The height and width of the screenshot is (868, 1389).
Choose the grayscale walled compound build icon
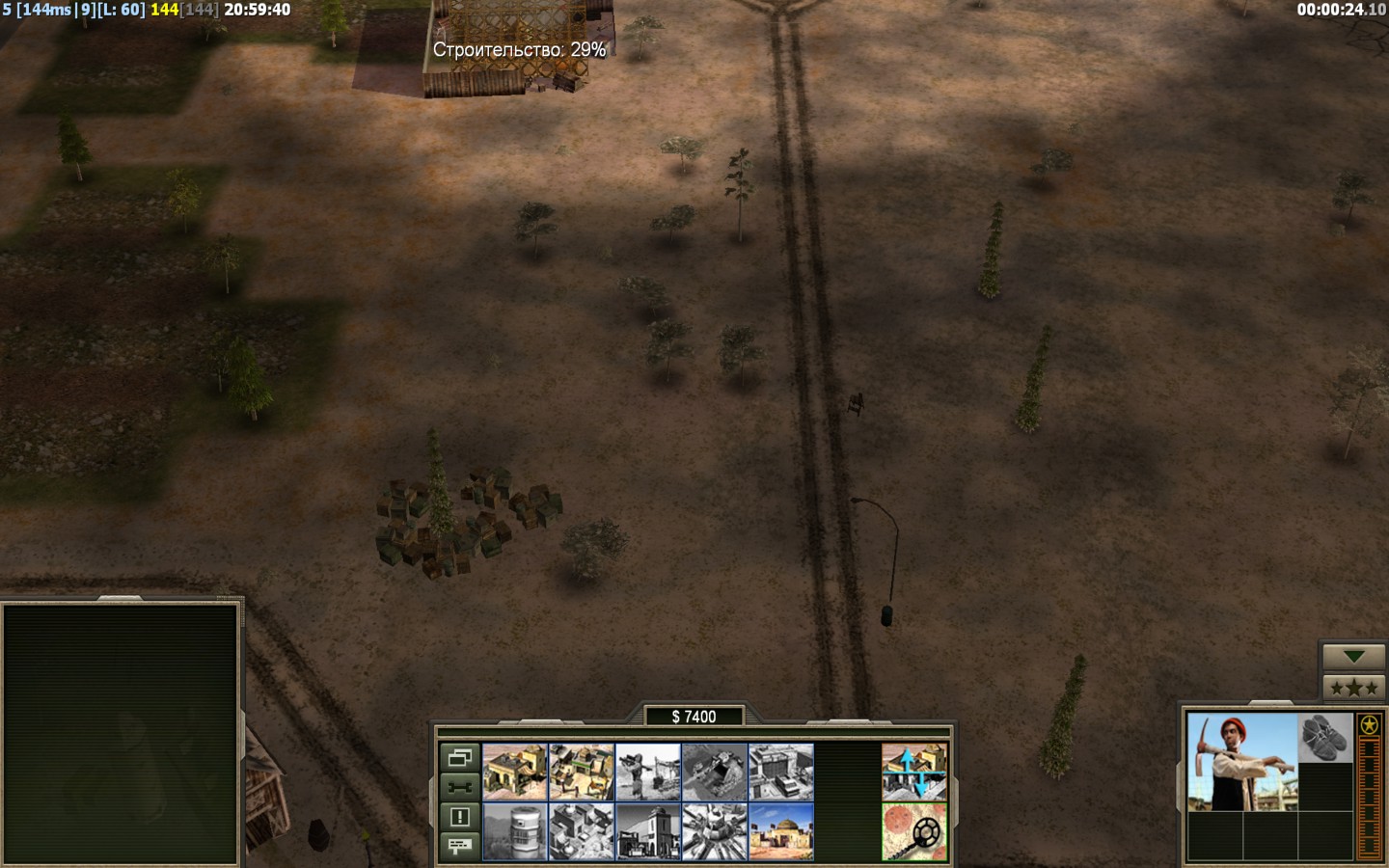pyautogui.click(x=582, y=831)
